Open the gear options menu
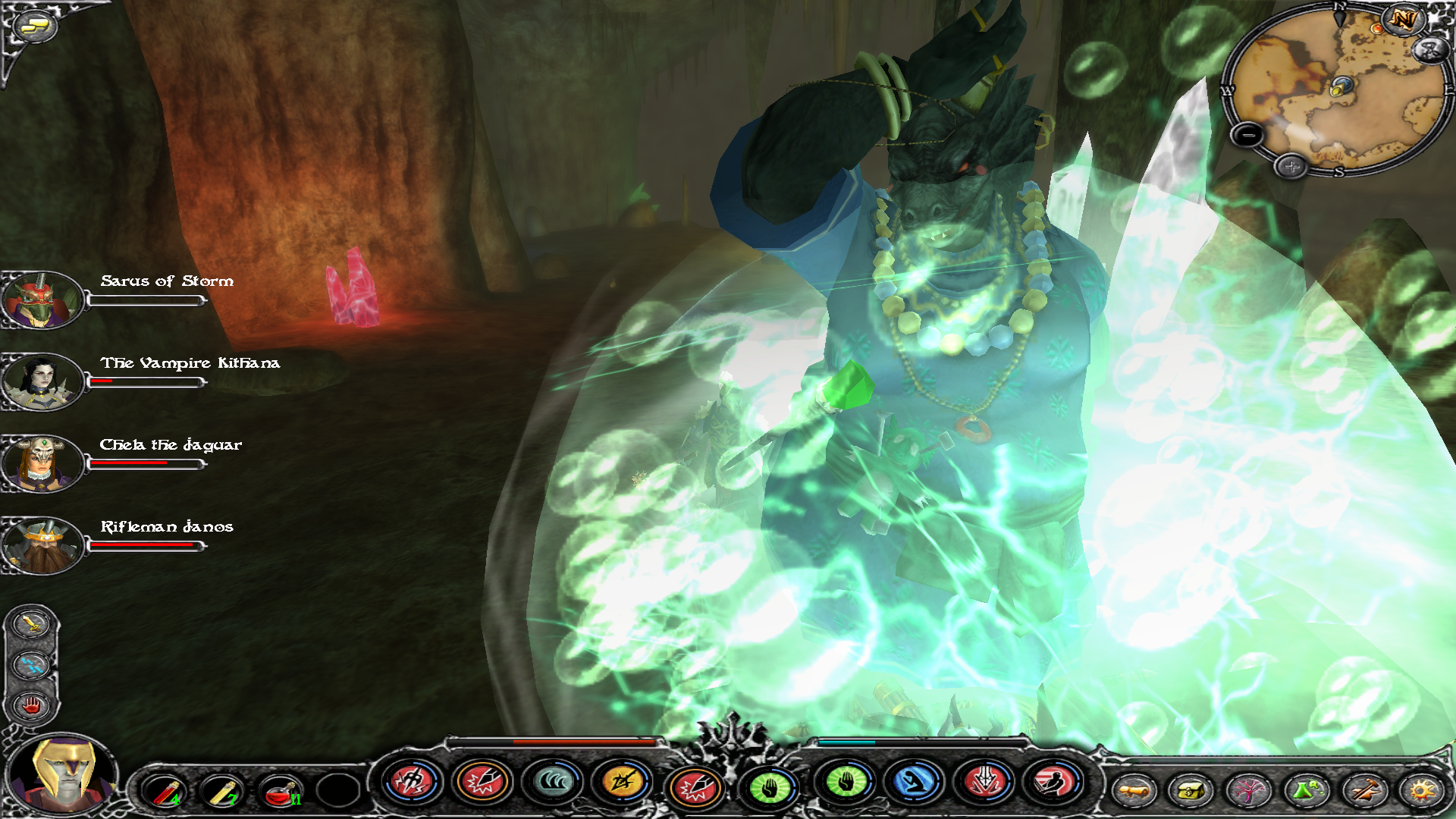This screenshot has width=1456, height=819. click(x=1421, y=791)
